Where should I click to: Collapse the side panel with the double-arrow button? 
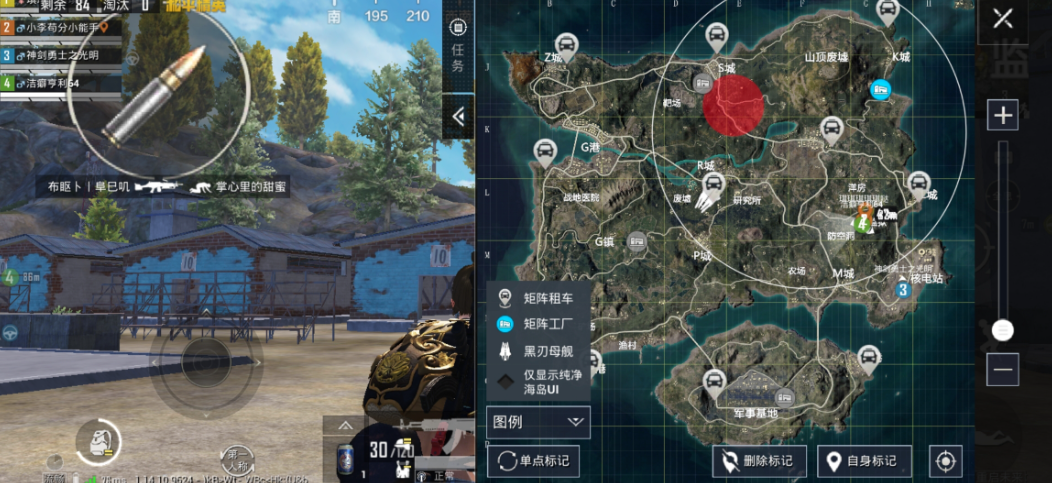[x=458, y=117]
